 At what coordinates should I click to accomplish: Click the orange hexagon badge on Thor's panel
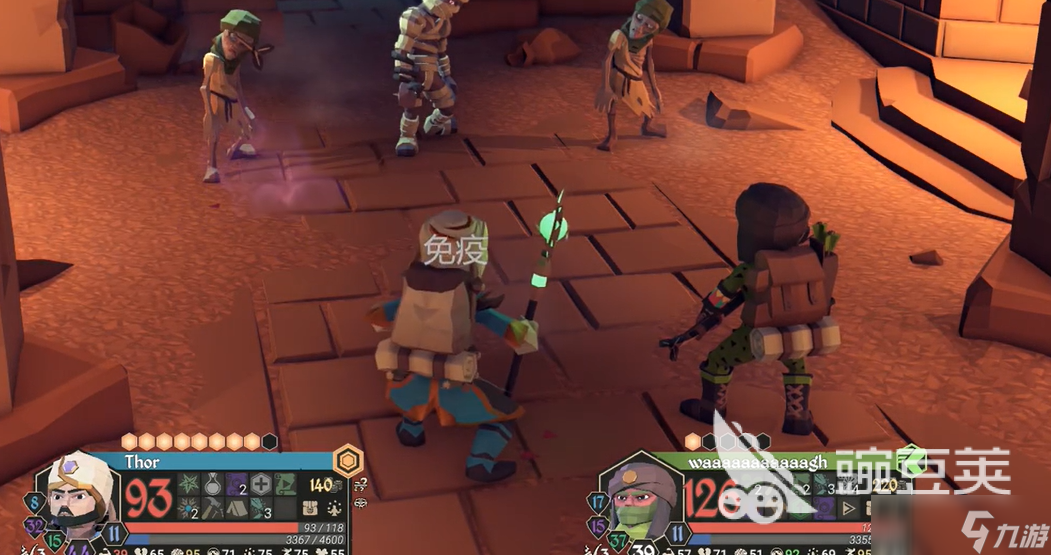tap(347, 459)
